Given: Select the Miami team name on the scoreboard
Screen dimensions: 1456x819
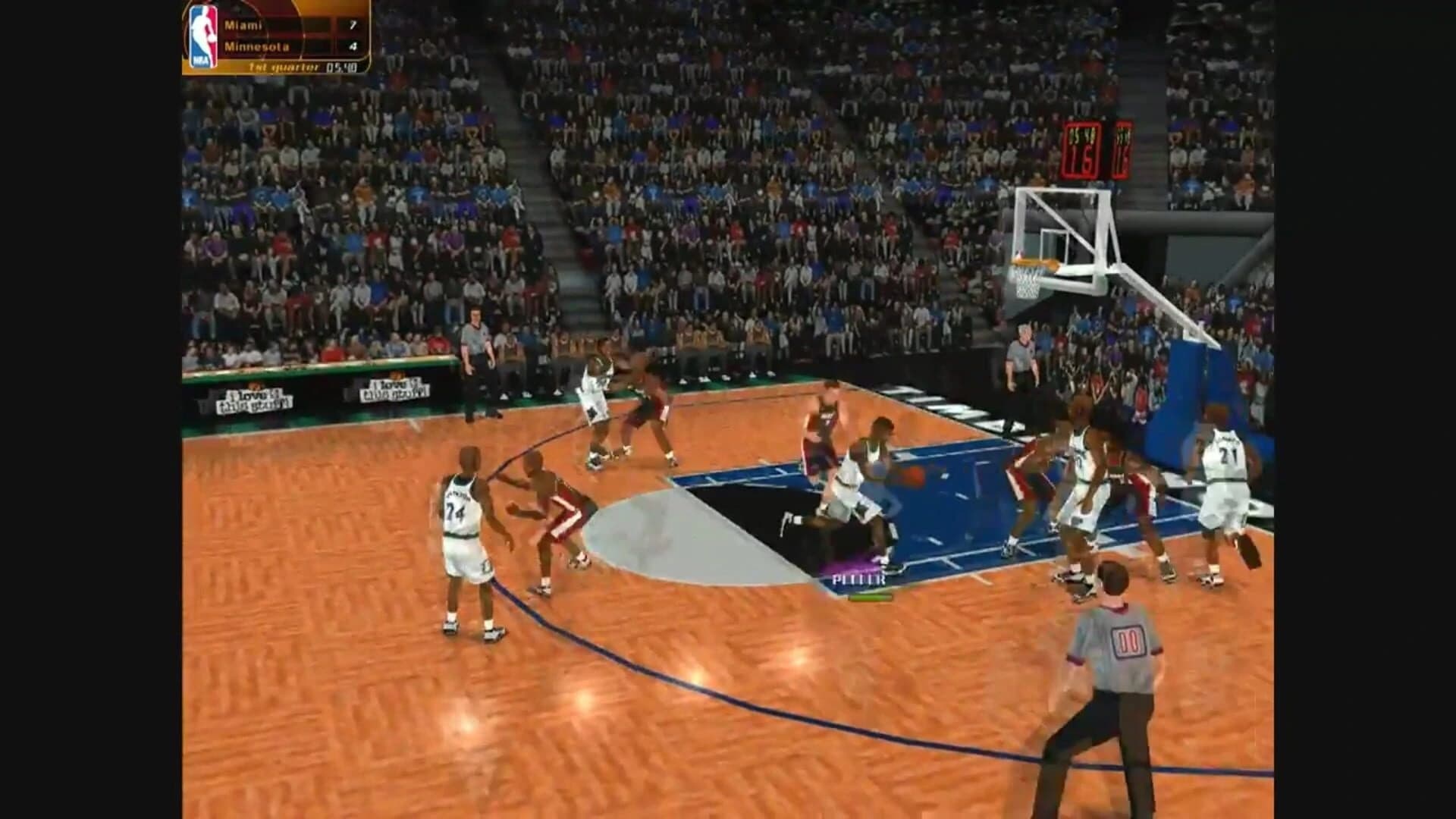Looking at the screenshot, I should coord(243,25).
